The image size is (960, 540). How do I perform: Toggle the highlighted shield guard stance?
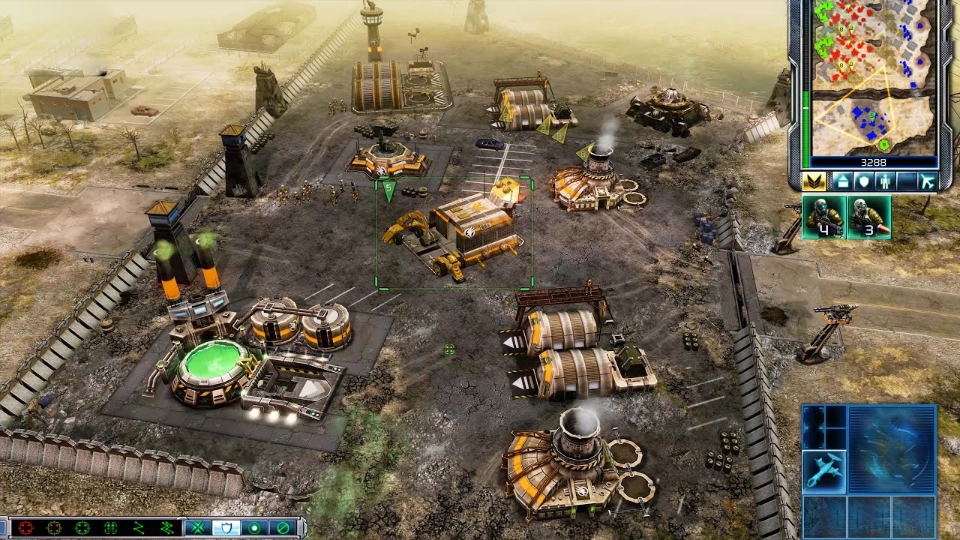[x=227, y=528]
